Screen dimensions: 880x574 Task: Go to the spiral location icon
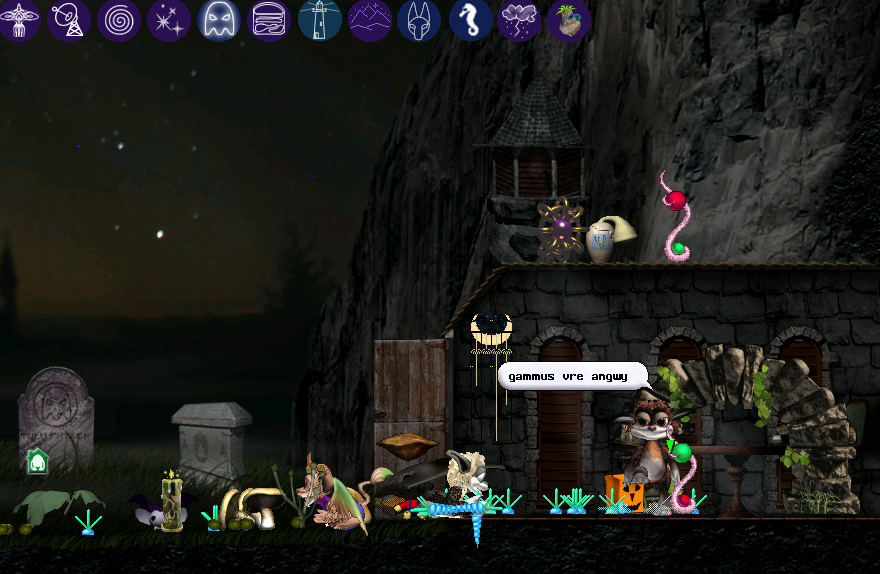coord(119,19)
